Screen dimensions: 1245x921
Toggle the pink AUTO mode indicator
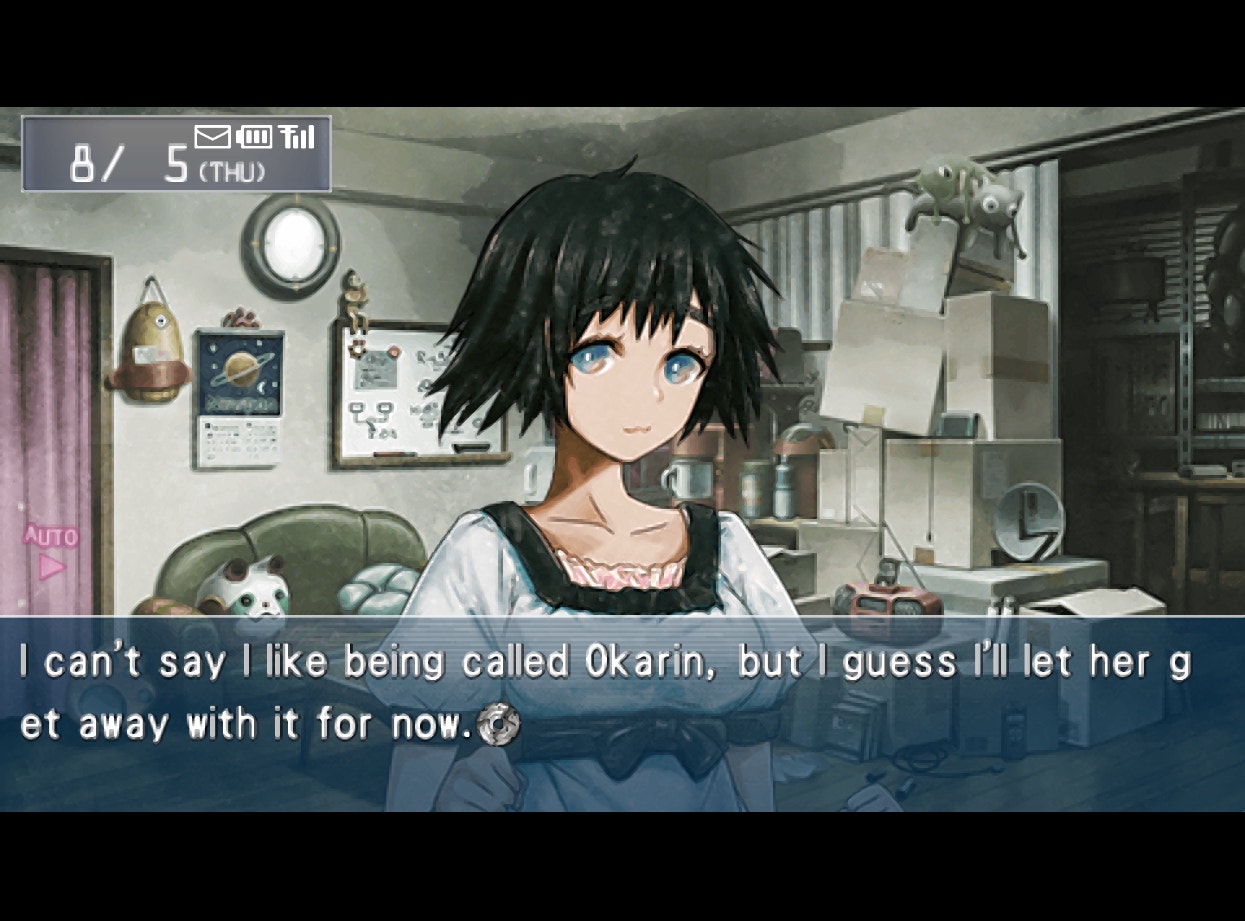pos(50,552)
